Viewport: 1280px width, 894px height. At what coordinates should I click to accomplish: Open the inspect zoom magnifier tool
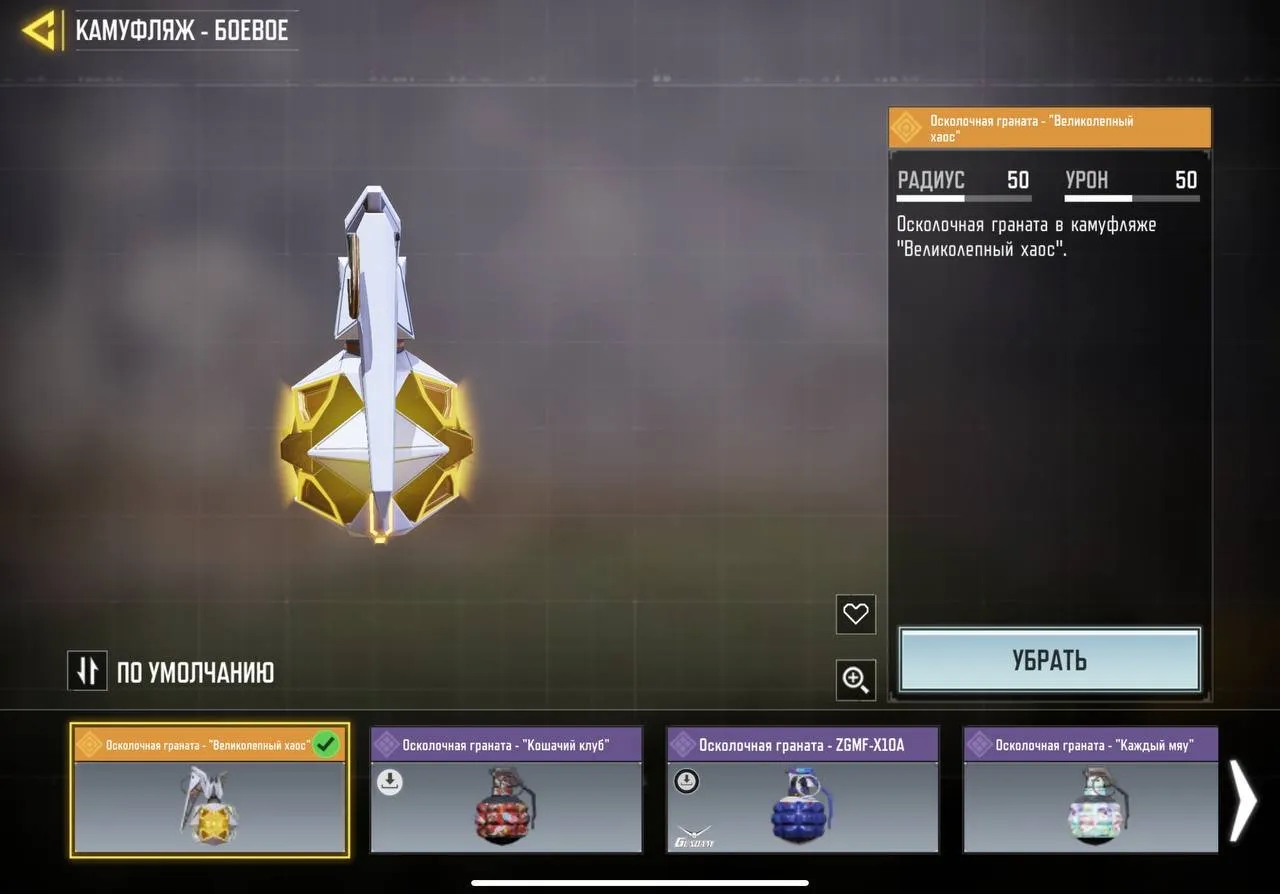pos(855,680)
